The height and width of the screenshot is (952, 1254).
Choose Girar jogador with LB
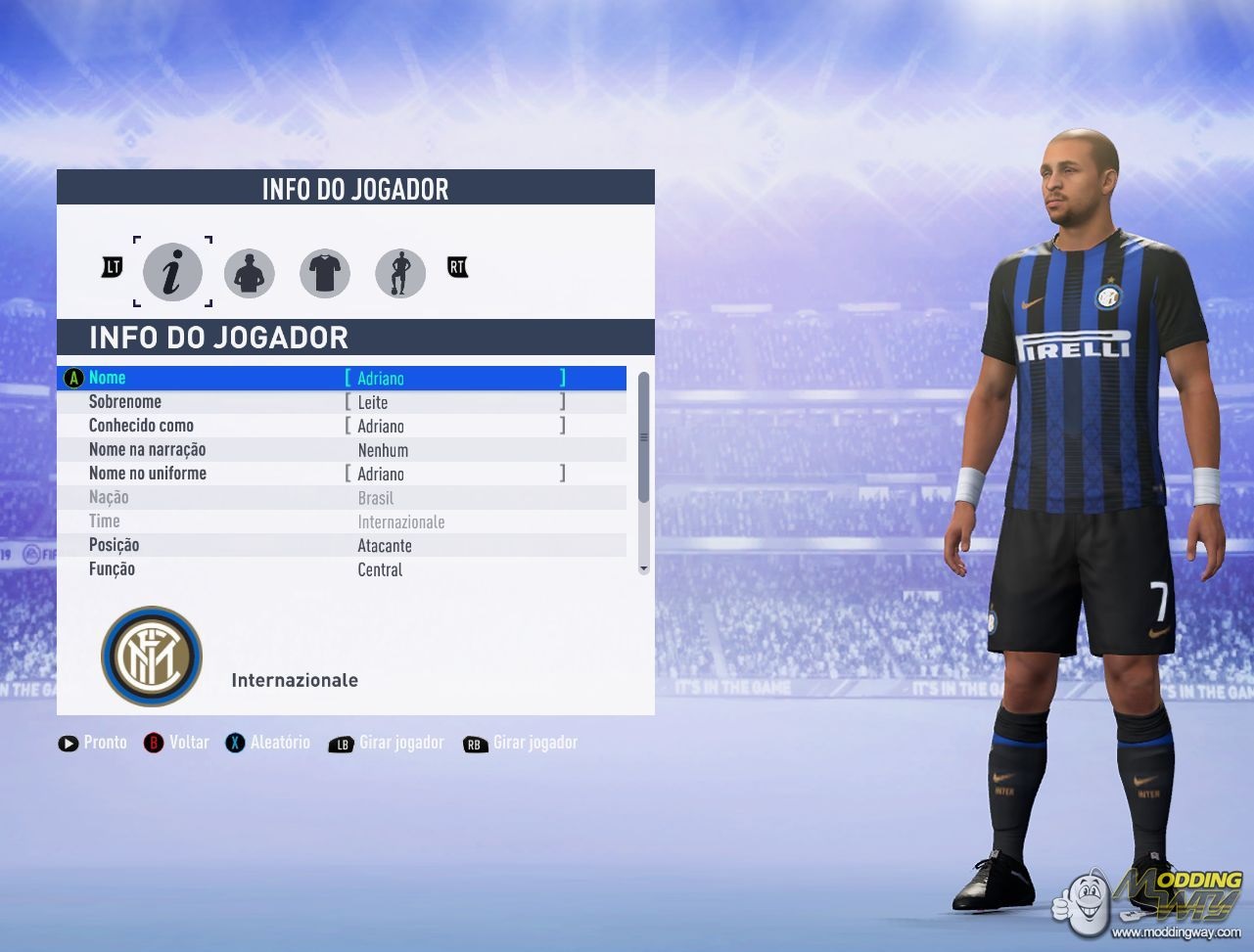(386, 743)
